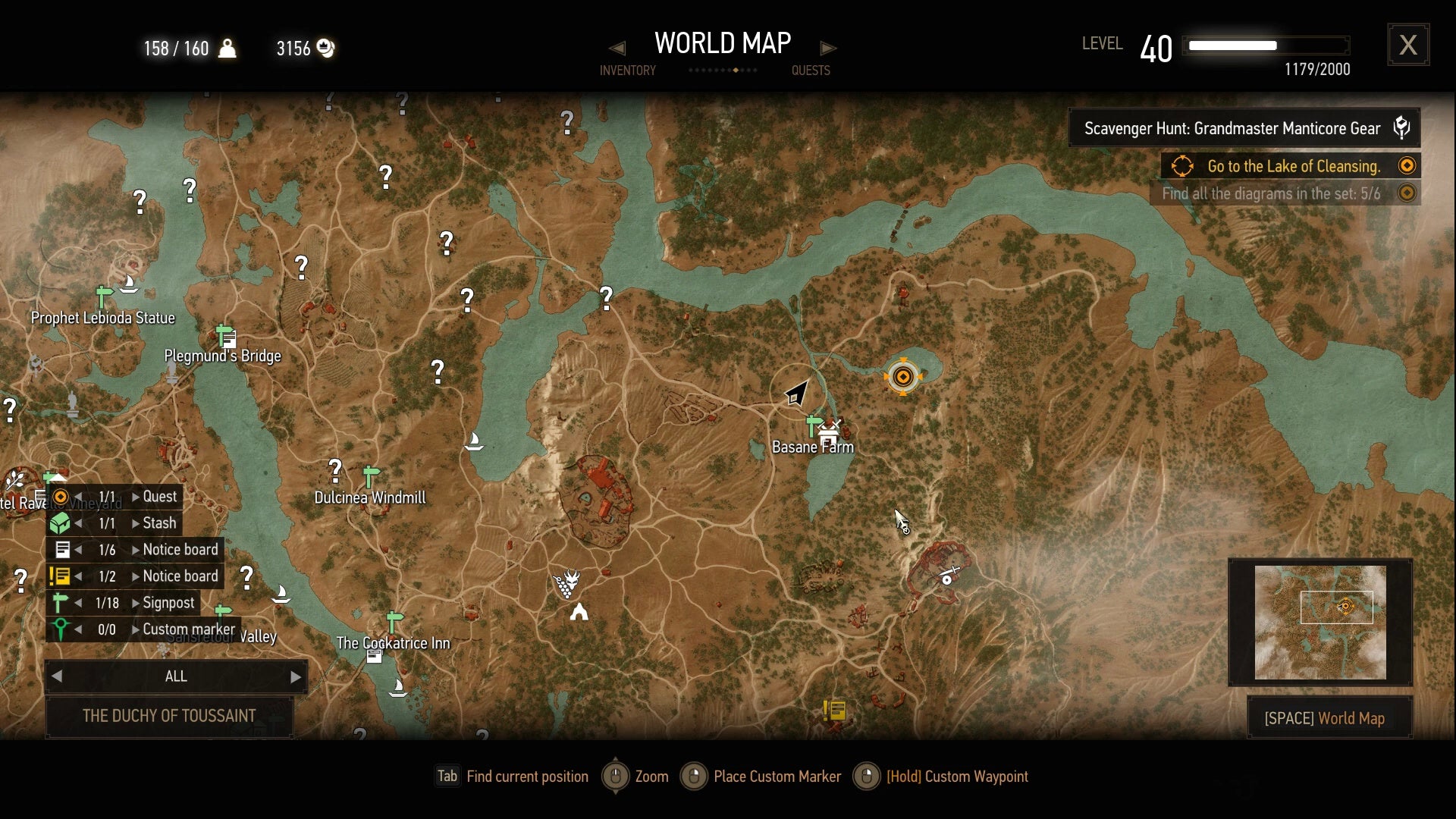Toggle Signpost visibility using the legend arrow

click(x=79, y=602)
